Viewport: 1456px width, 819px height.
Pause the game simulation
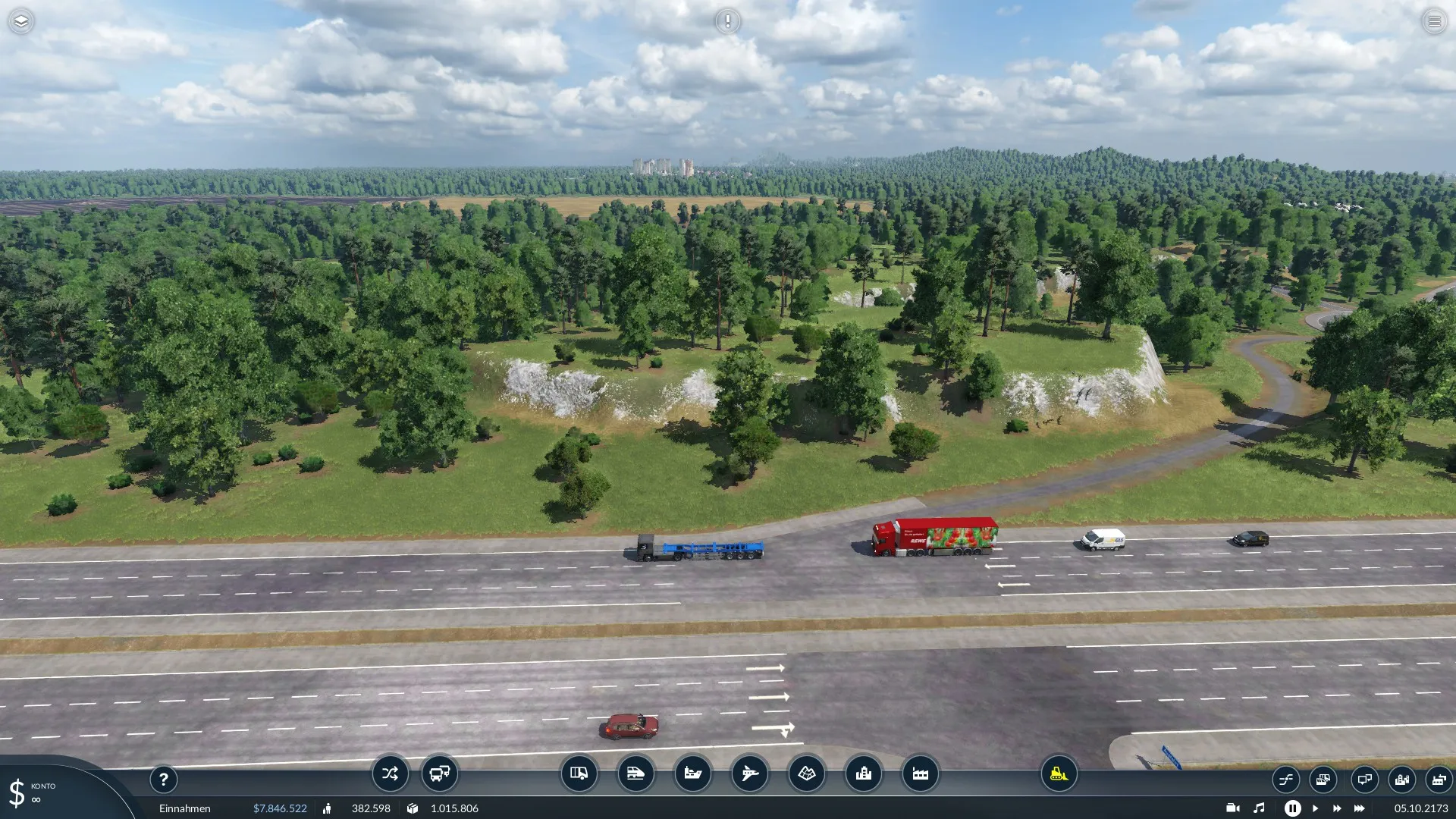point(1292,808)
